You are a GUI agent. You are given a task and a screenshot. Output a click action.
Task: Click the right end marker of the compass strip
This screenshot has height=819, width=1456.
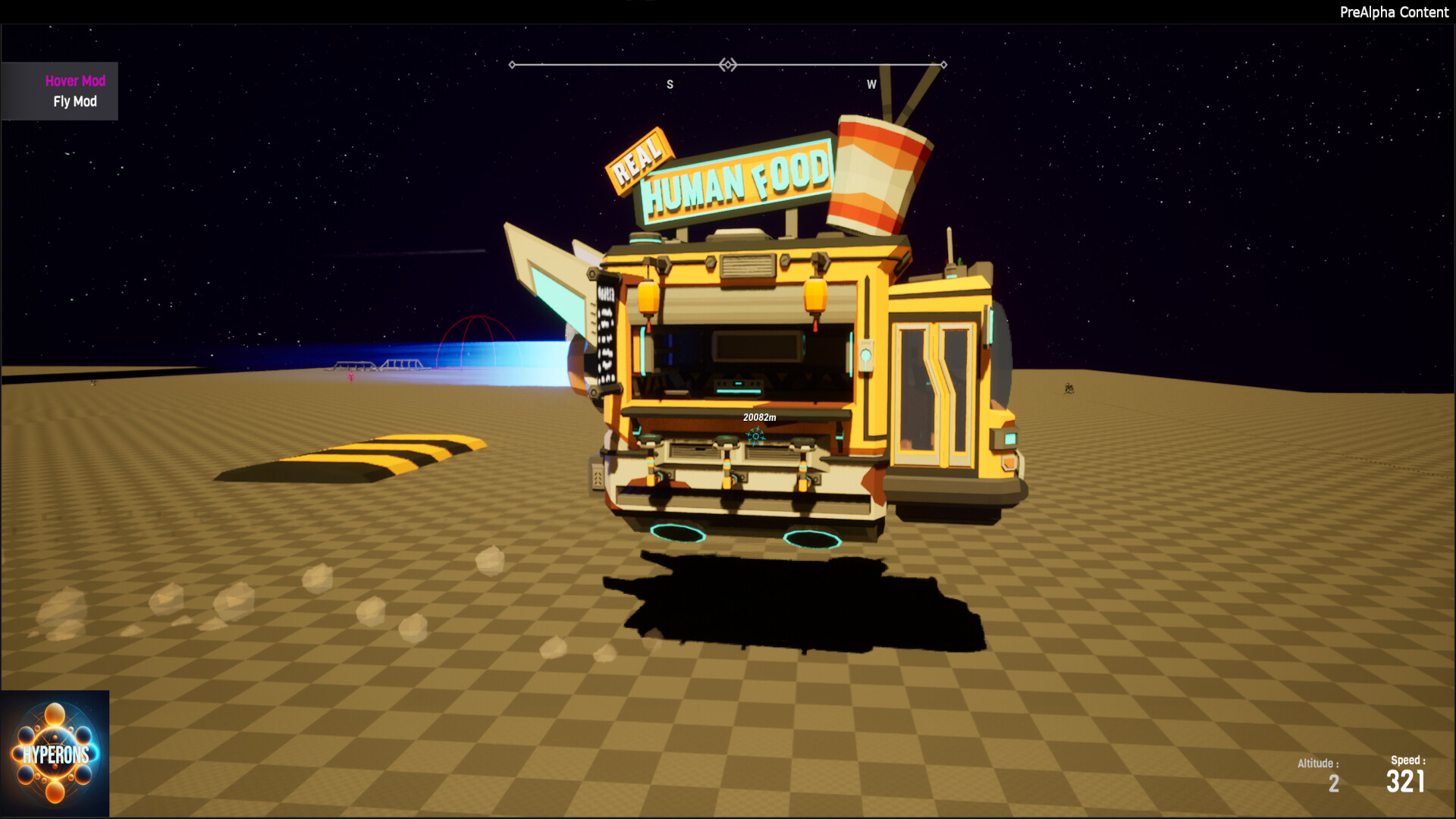click(943, 65)
